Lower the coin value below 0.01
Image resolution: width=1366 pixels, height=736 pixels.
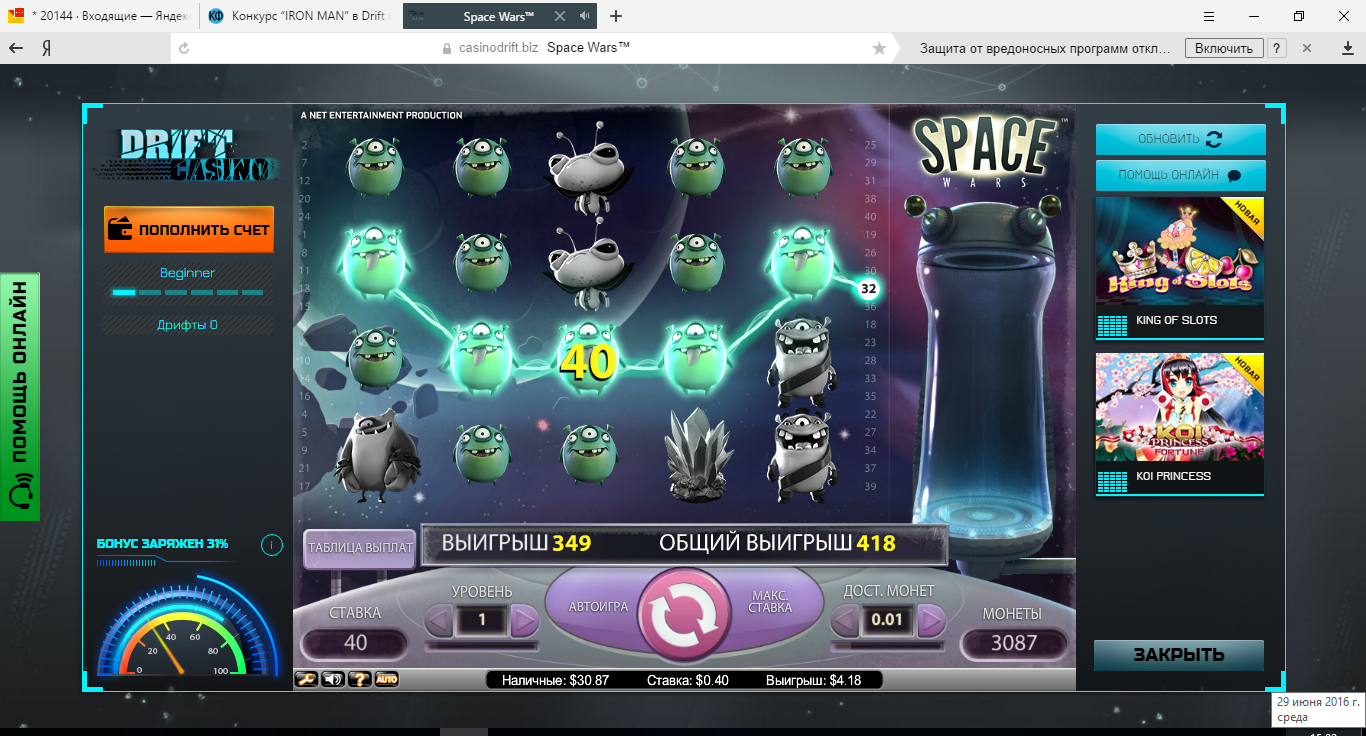pos(845,621)
